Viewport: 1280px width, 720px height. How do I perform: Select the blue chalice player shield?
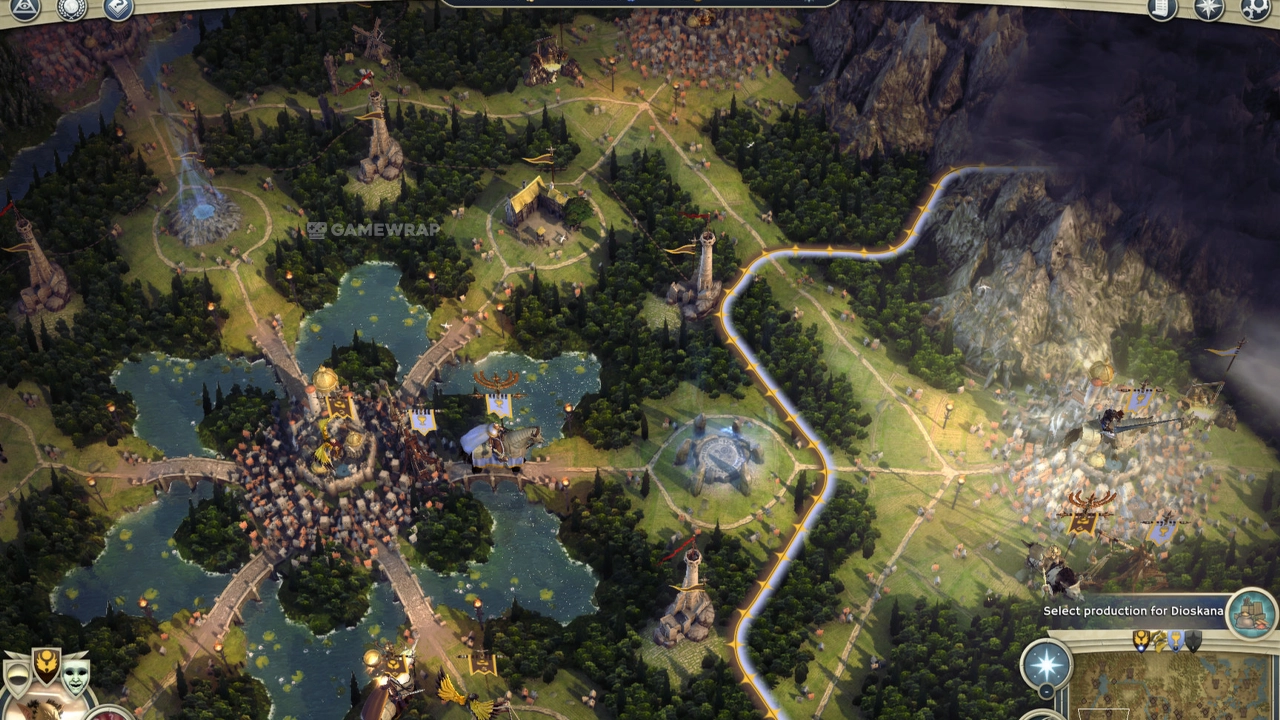pos(1176,641)
